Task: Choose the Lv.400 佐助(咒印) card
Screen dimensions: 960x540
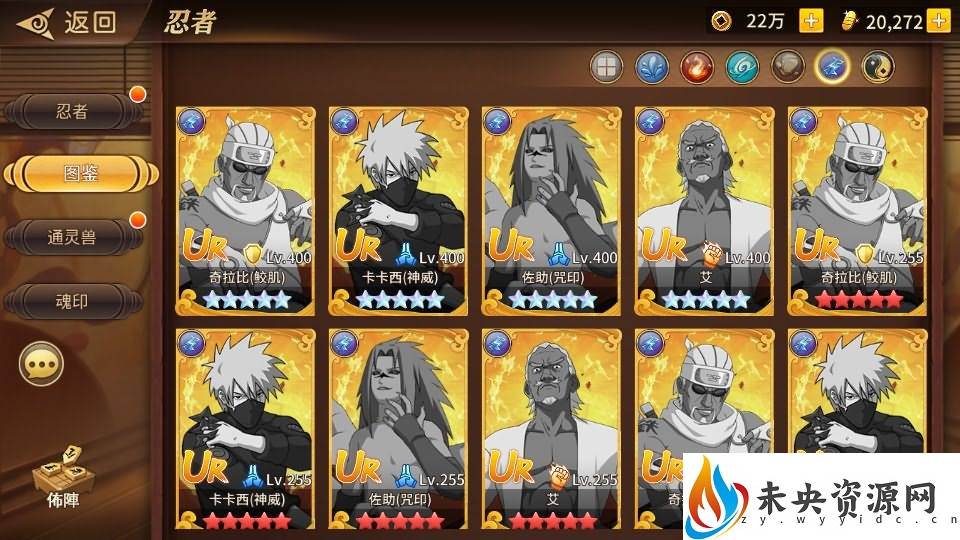Action: 551,210
